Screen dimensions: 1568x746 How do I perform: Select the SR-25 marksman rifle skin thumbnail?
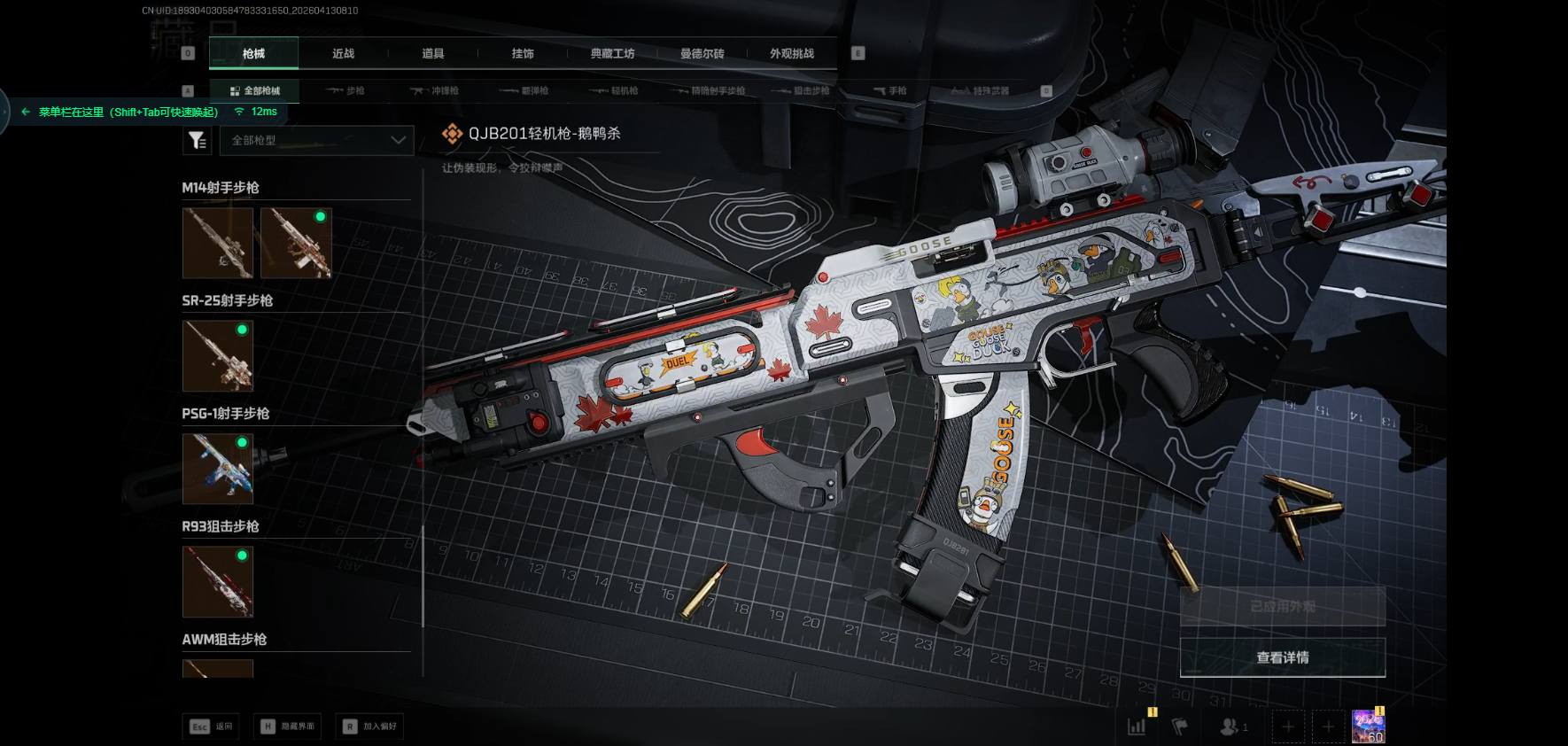point(218,355)
